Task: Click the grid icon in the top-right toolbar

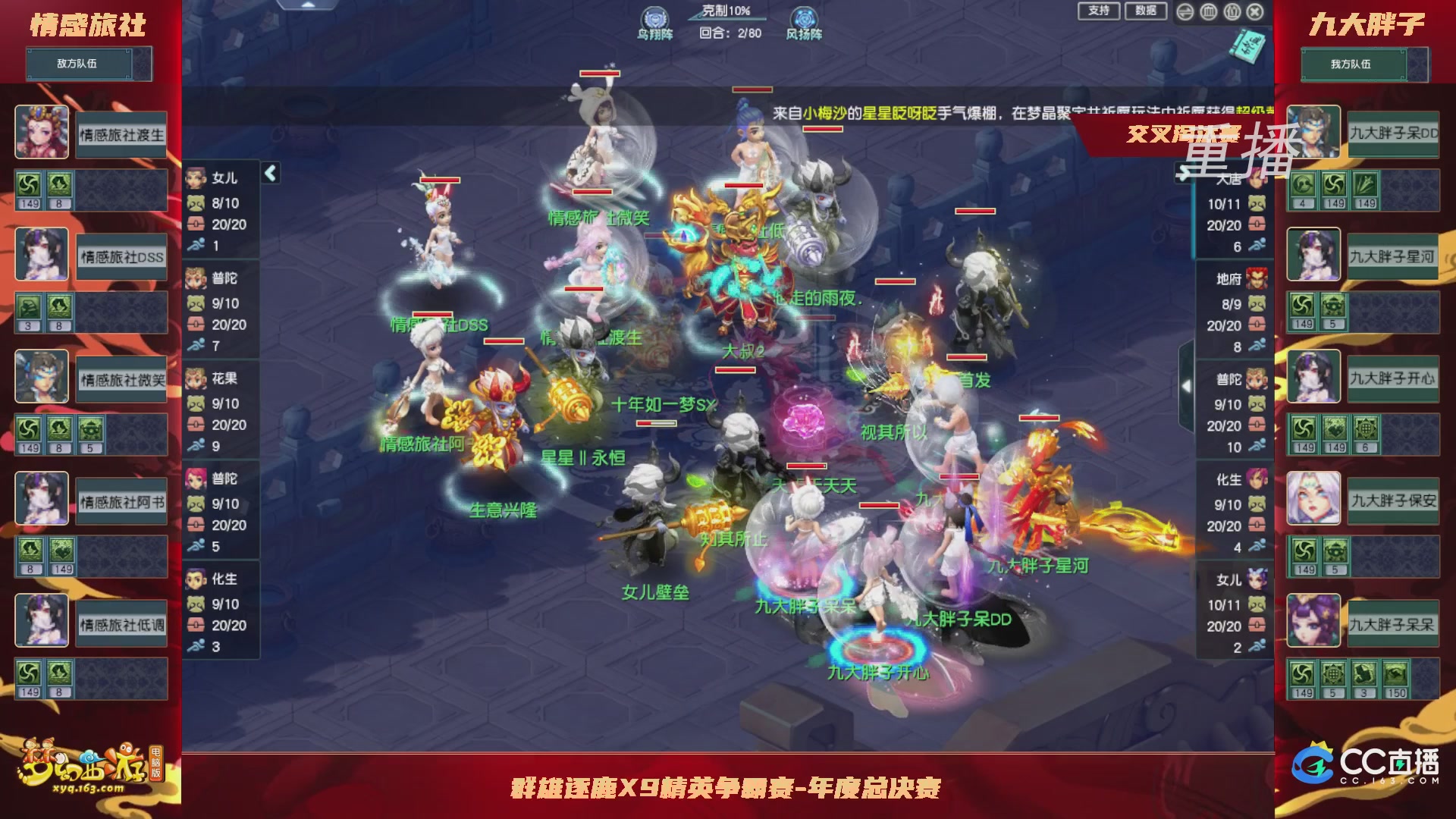Action: tap(1209, 11)
